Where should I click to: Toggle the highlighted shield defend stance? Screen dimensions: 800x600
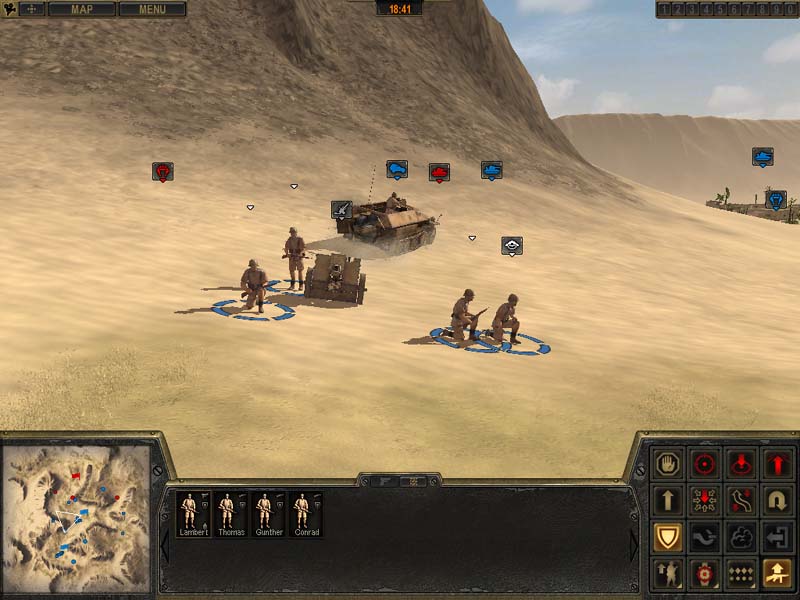pyautogui.click(x=667, y=537)
